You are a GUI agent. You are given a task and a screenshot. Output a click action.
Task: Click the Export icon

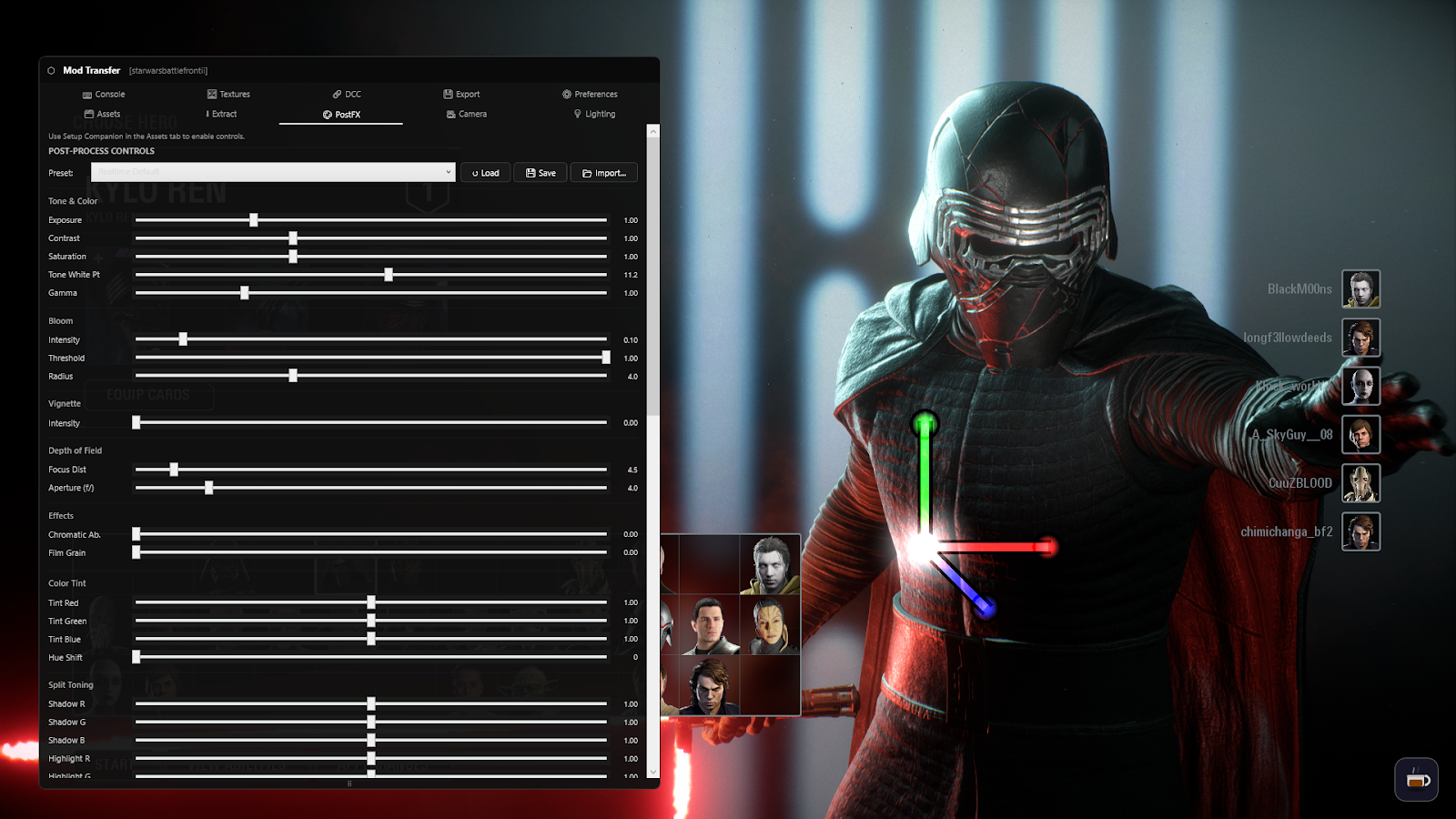click(x=448, y=94)
